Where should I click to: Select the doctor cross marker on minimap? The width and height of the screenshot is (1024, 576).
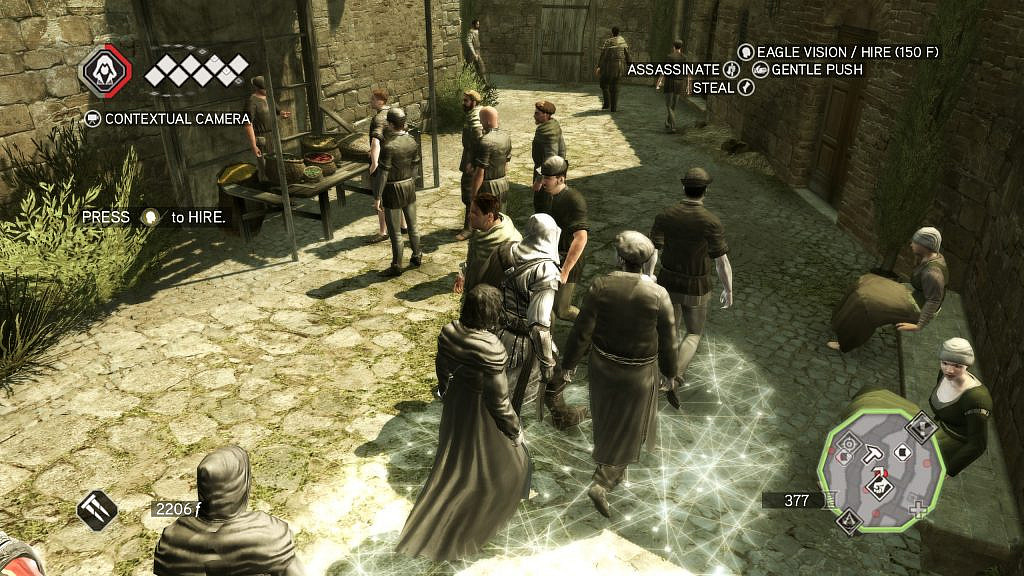click(x=918, y=508)
